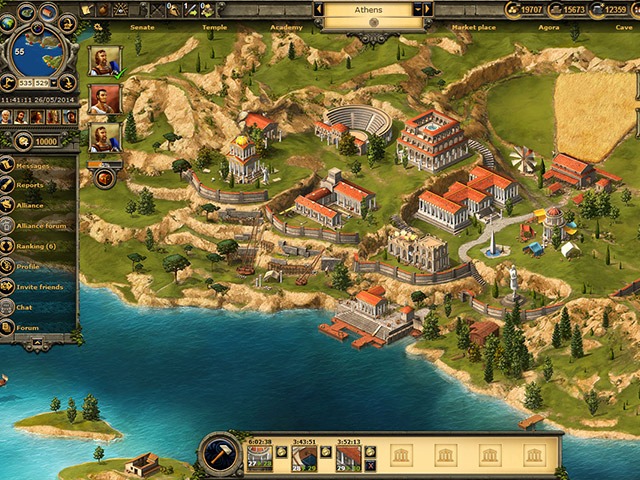Open the hammer construction queue button

pyautogui.click(x=217, y=453)
